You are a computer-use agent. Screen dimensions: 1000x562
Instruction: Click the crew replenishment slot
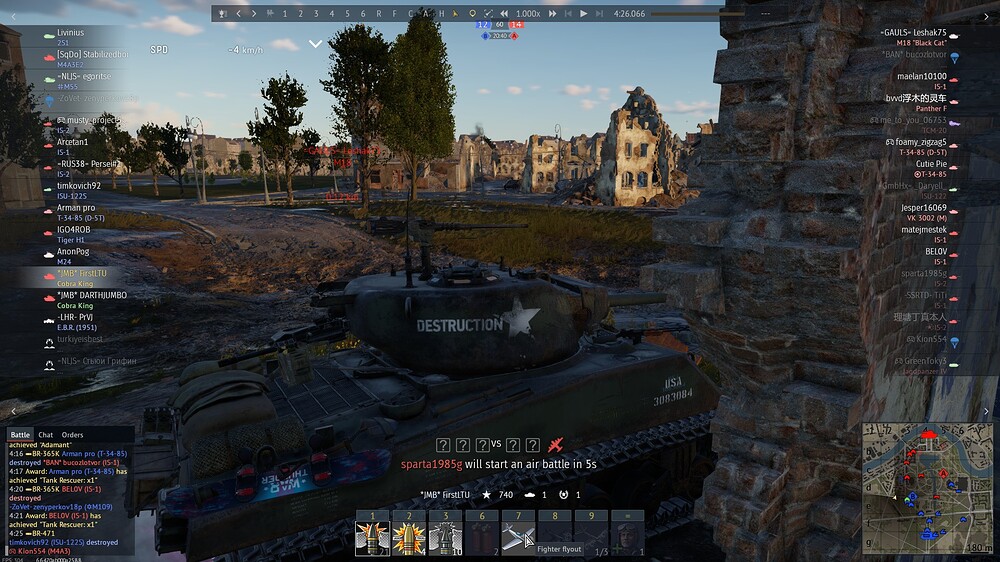[x=627, y=537]
